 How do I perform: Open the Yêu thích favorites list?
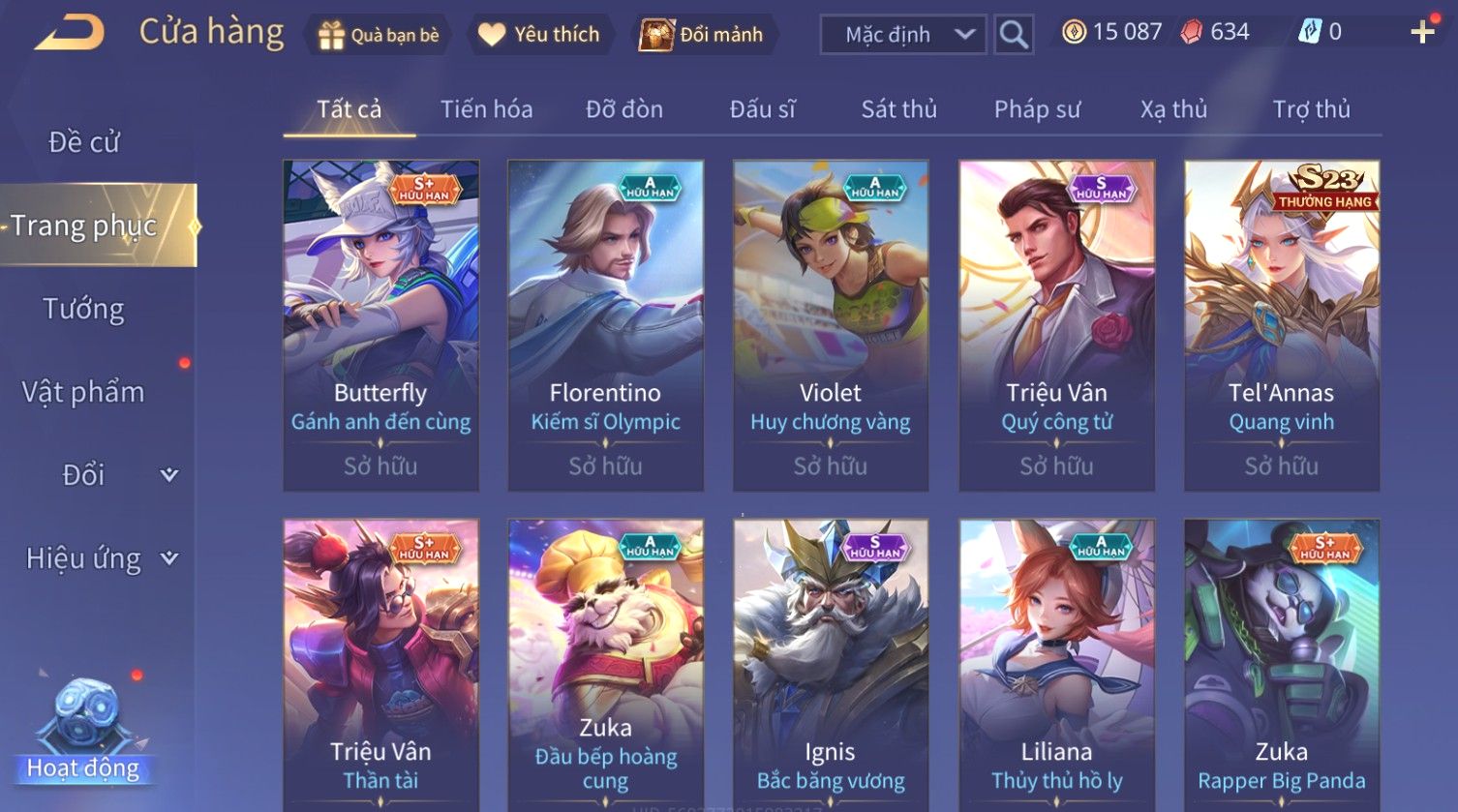tap(540, 35)
